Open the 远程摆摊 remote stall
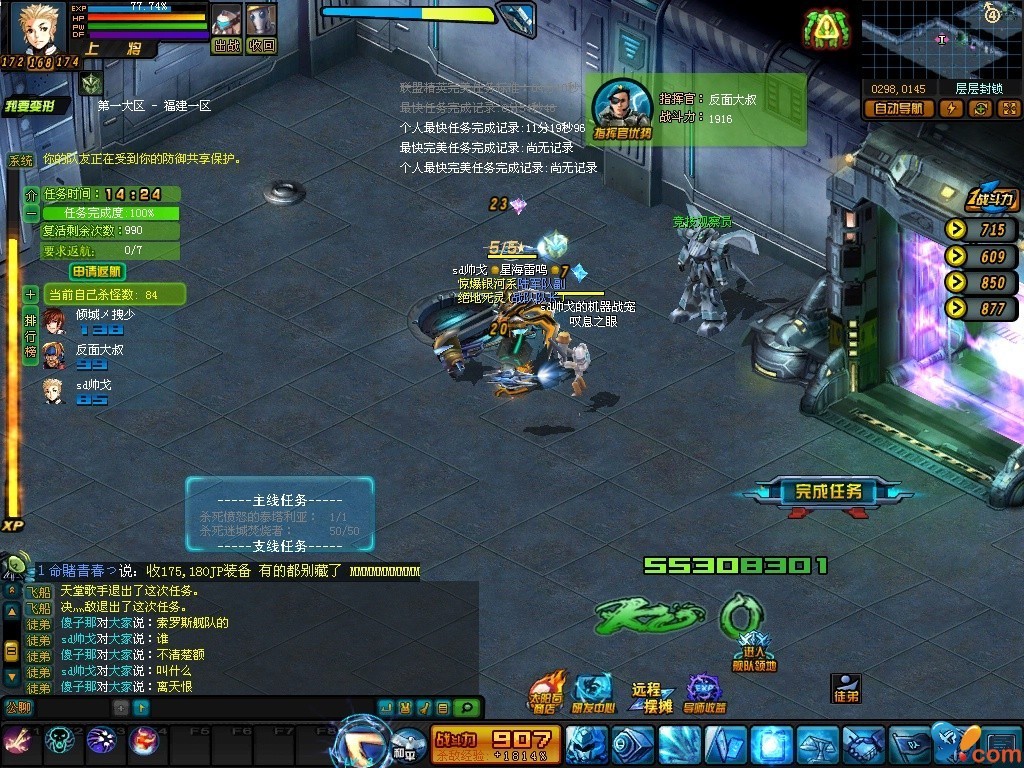 (651, 697)
